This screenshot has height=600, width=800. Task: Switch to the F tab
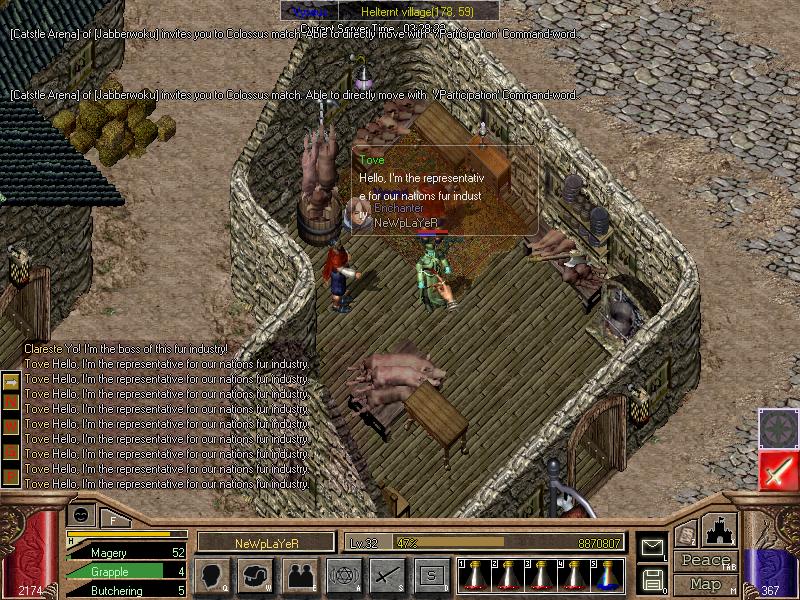coord(114,518)
